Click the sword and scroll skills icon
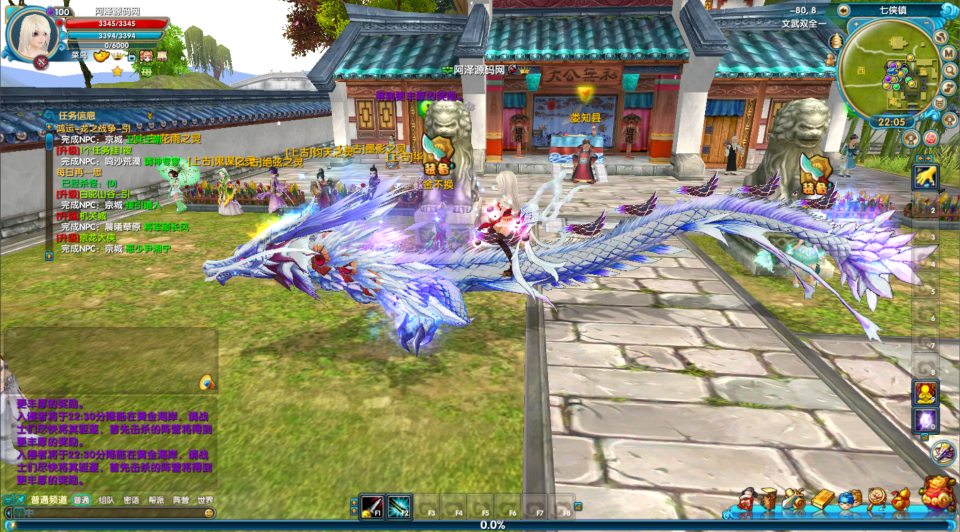960x532 pixels. coord(795,498)
